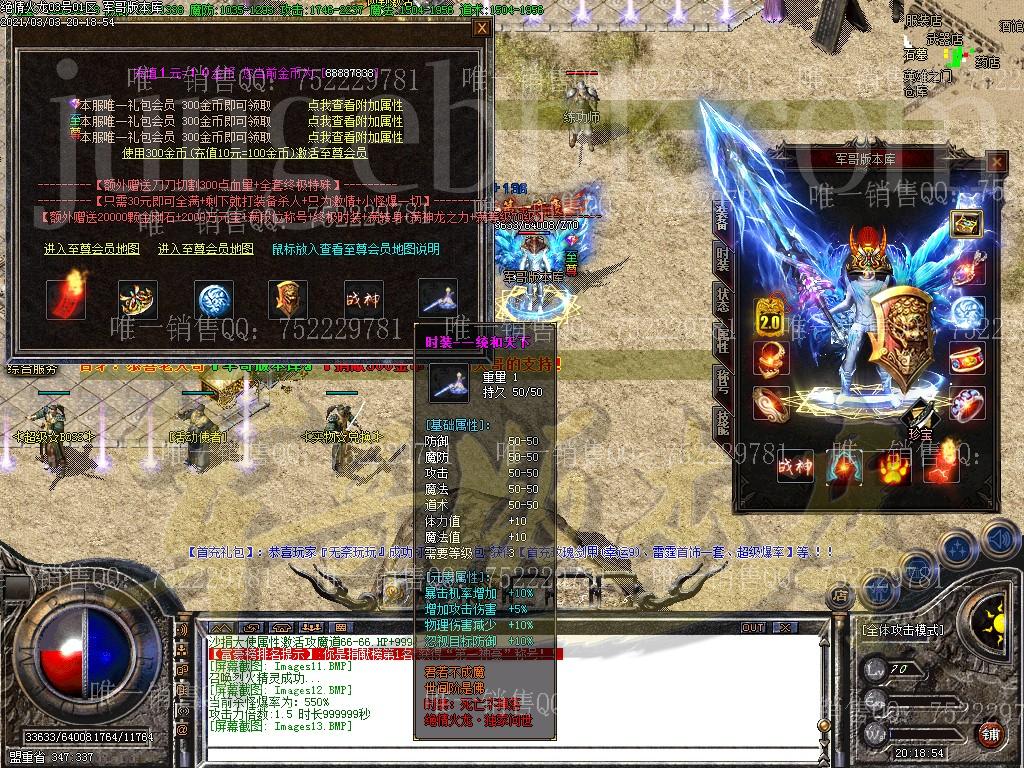
Task: Open the 技能 skills tab
Action: (722, 421)
